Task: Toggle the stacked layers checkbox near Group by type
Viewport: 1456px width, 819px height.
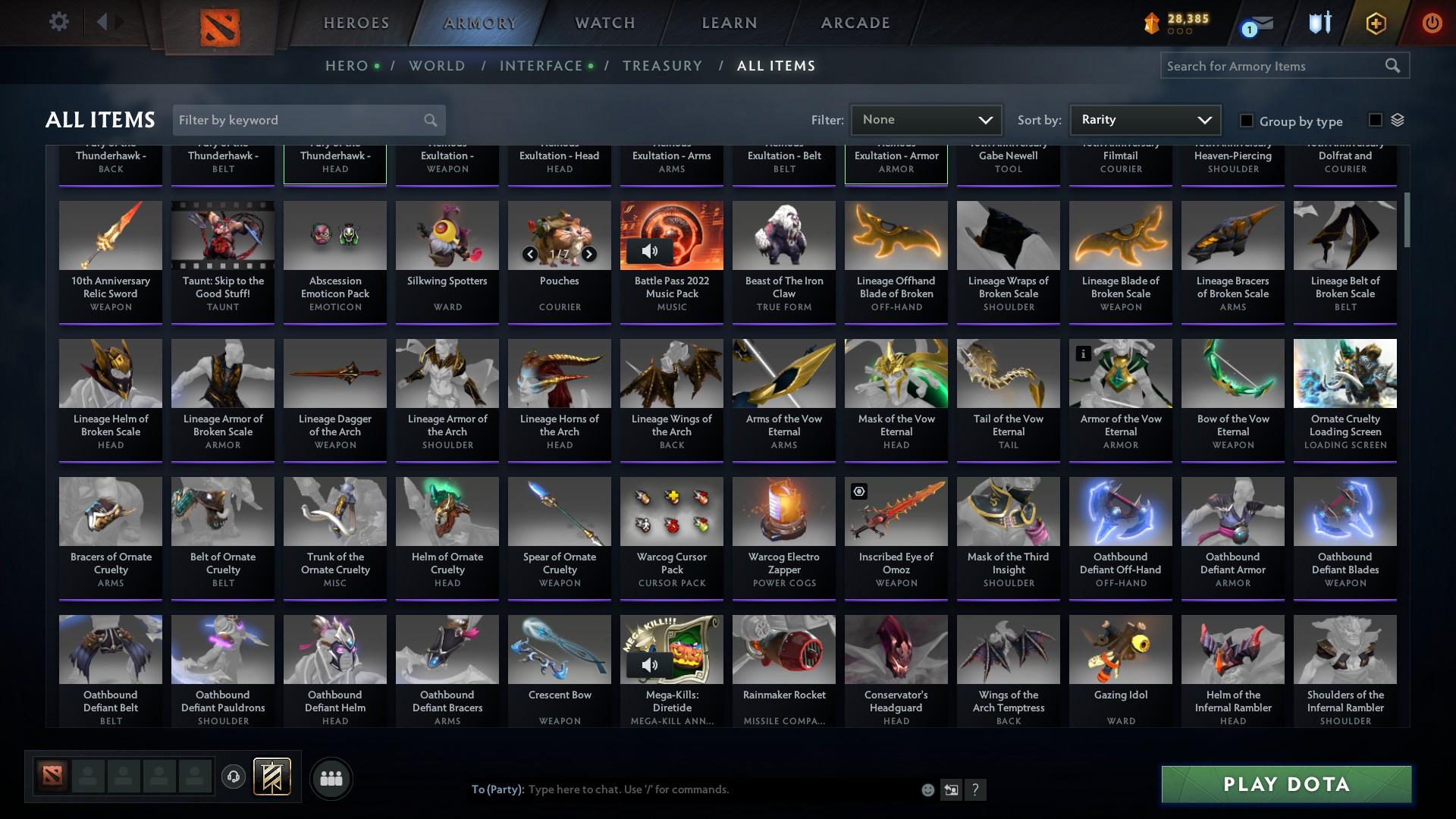Action: [1375, 118]
